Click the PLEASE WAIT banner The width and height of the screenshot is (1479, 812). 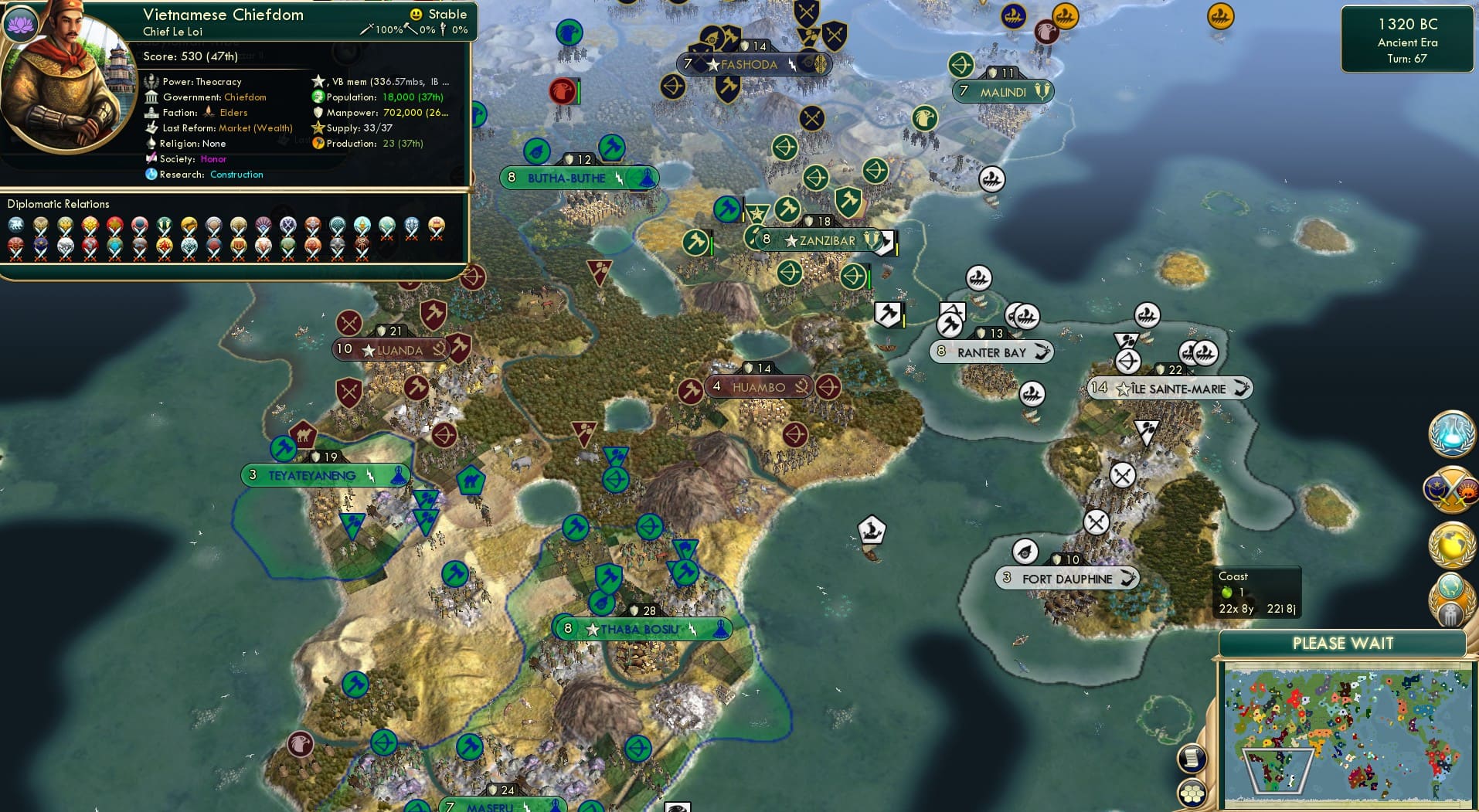(1343, 643)
